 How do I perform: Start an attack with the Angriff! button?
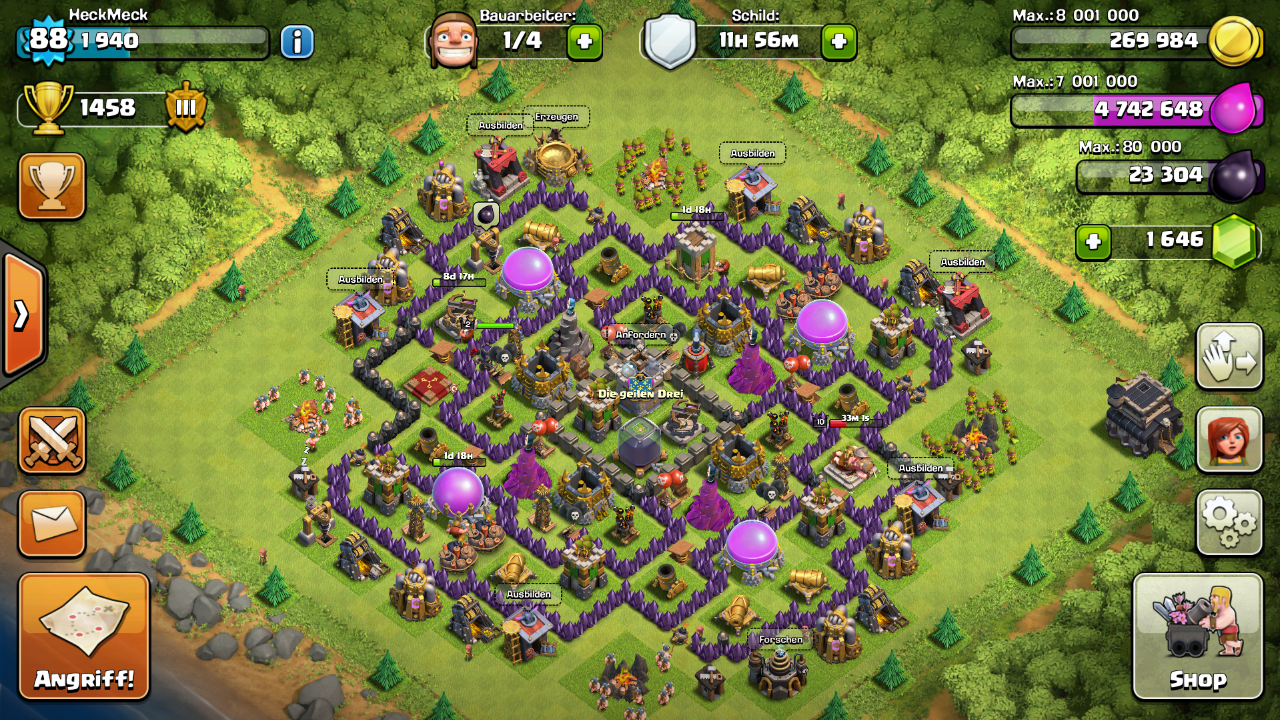point(84,636)
